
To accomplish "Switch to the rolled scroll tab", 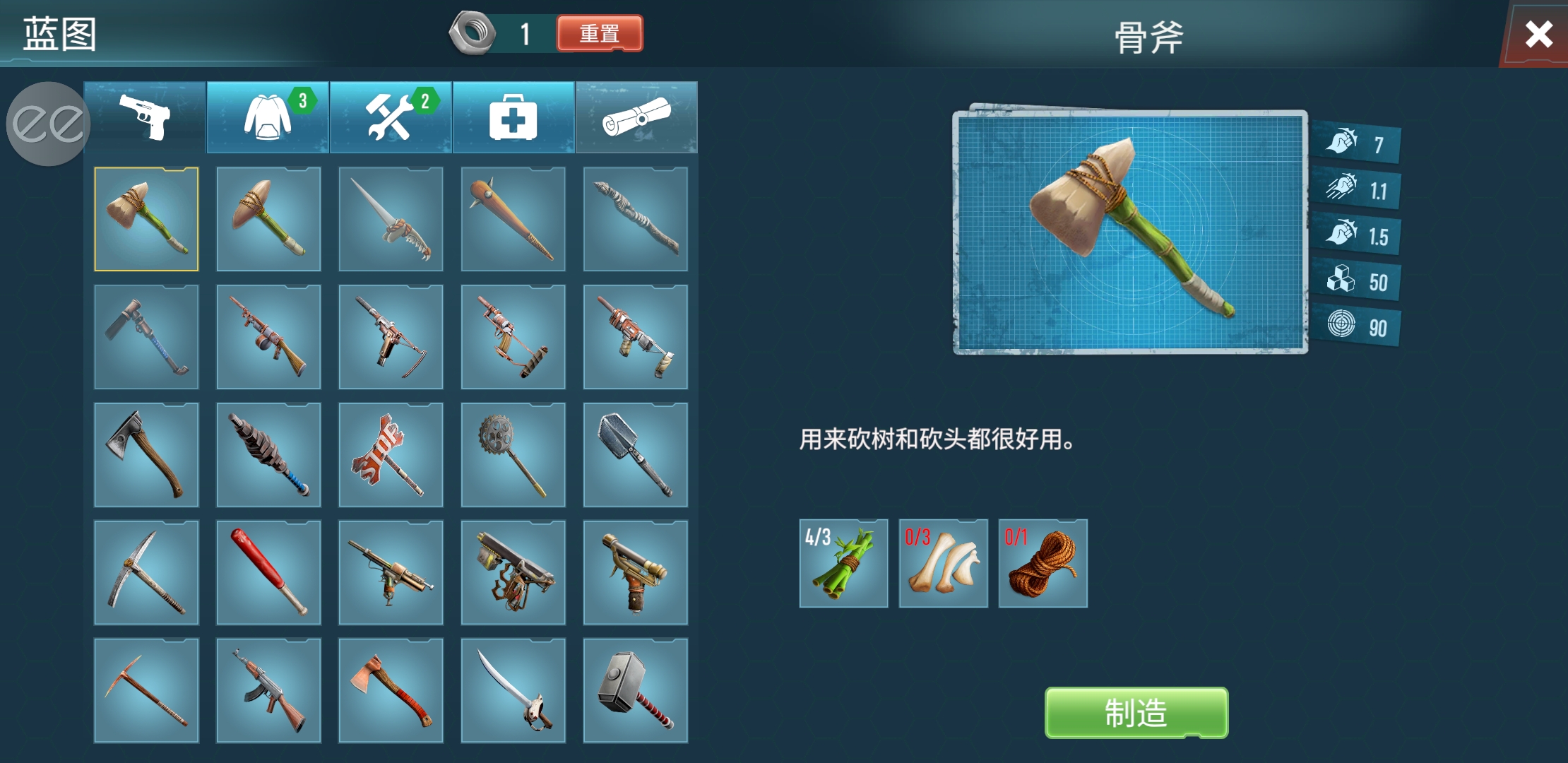I will pos(636,117).
